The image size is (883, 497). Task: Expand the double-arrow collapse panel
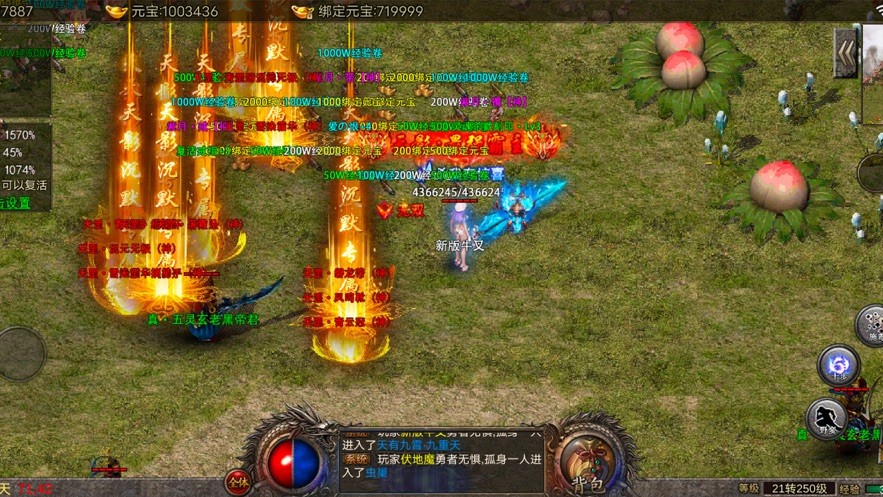tap(847, 52)
